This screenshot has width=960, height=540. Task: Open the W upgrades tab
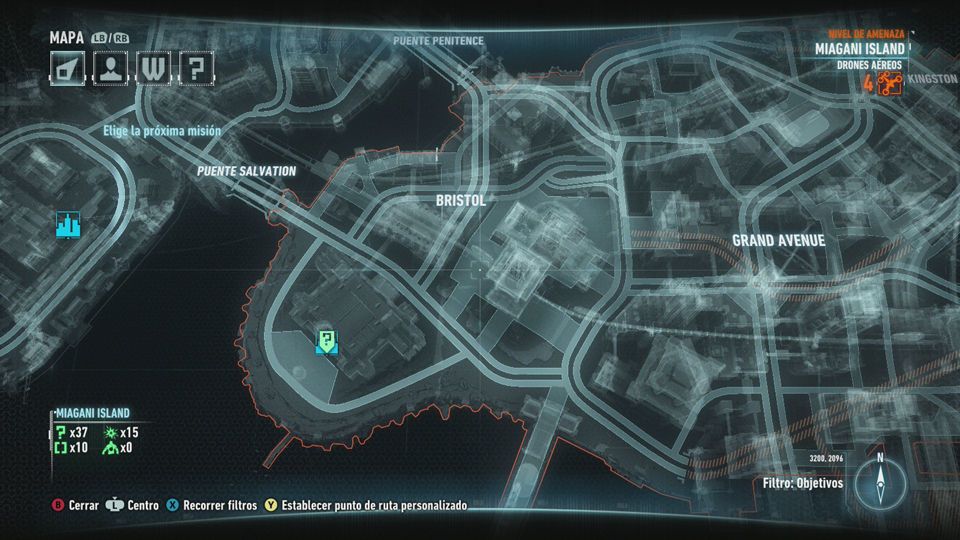[x=153, y=68]
